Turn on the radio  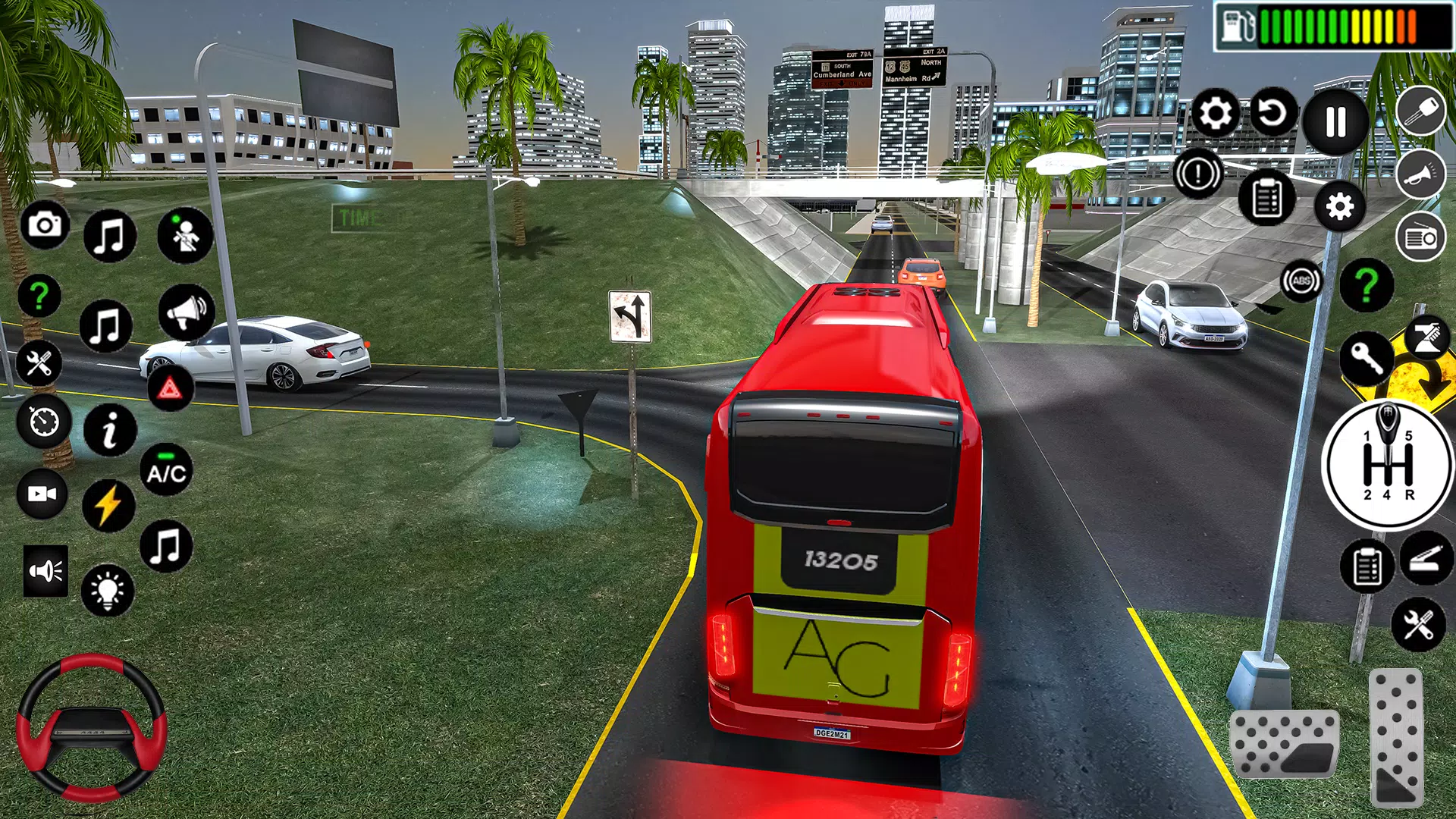point(1420,237)
